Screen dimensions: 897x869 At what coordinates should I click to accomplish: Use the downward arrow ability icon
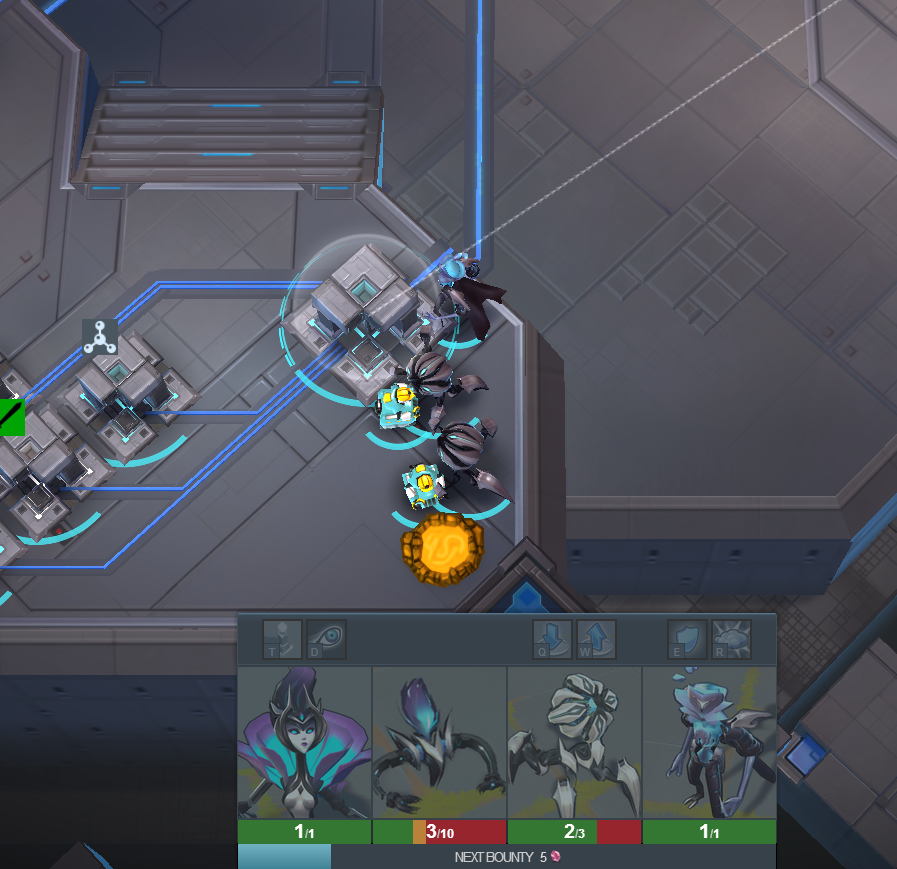(x=552, y=639)
